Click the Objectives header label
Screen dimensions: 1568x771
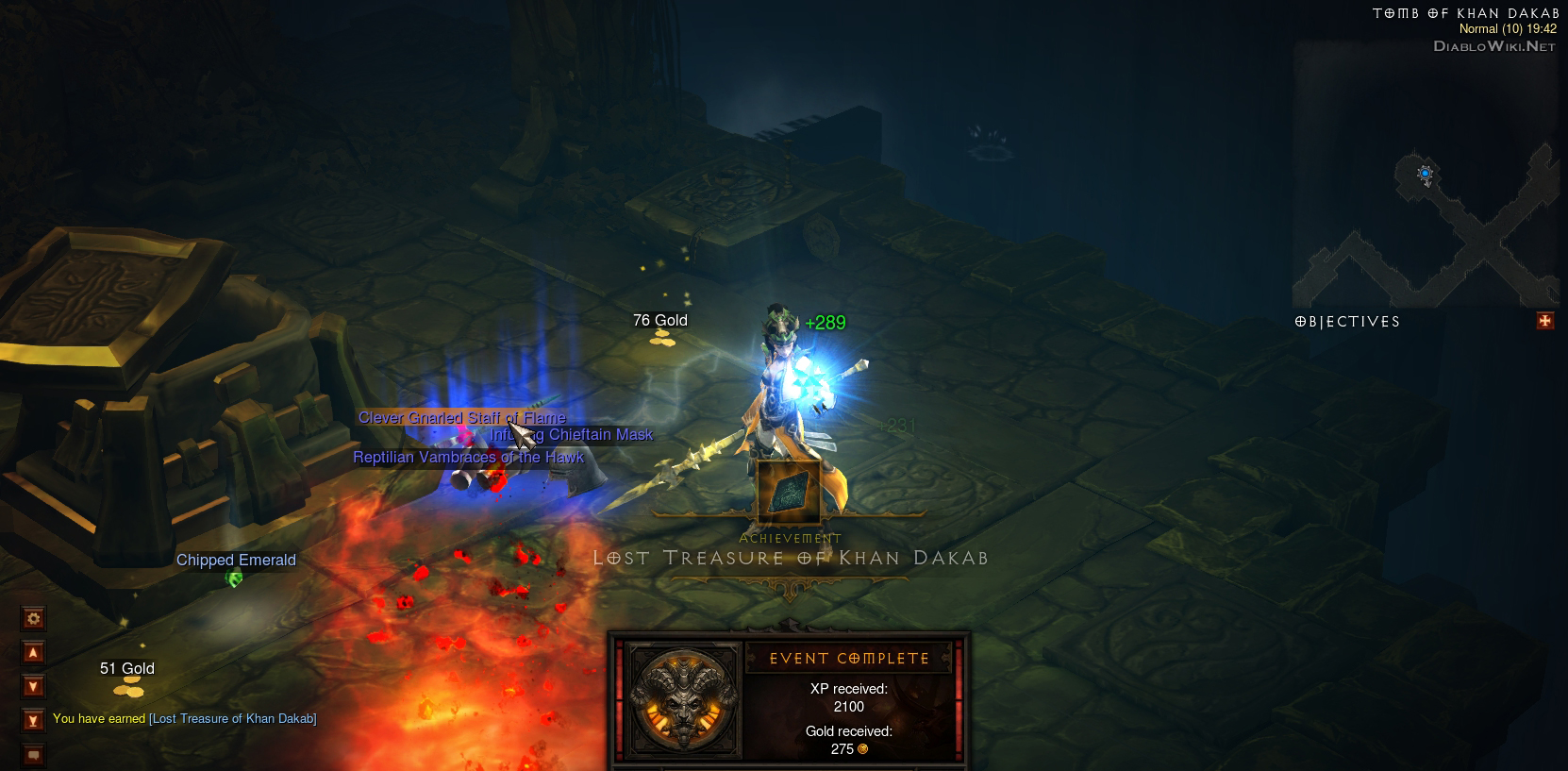(x=1347, y=322)
